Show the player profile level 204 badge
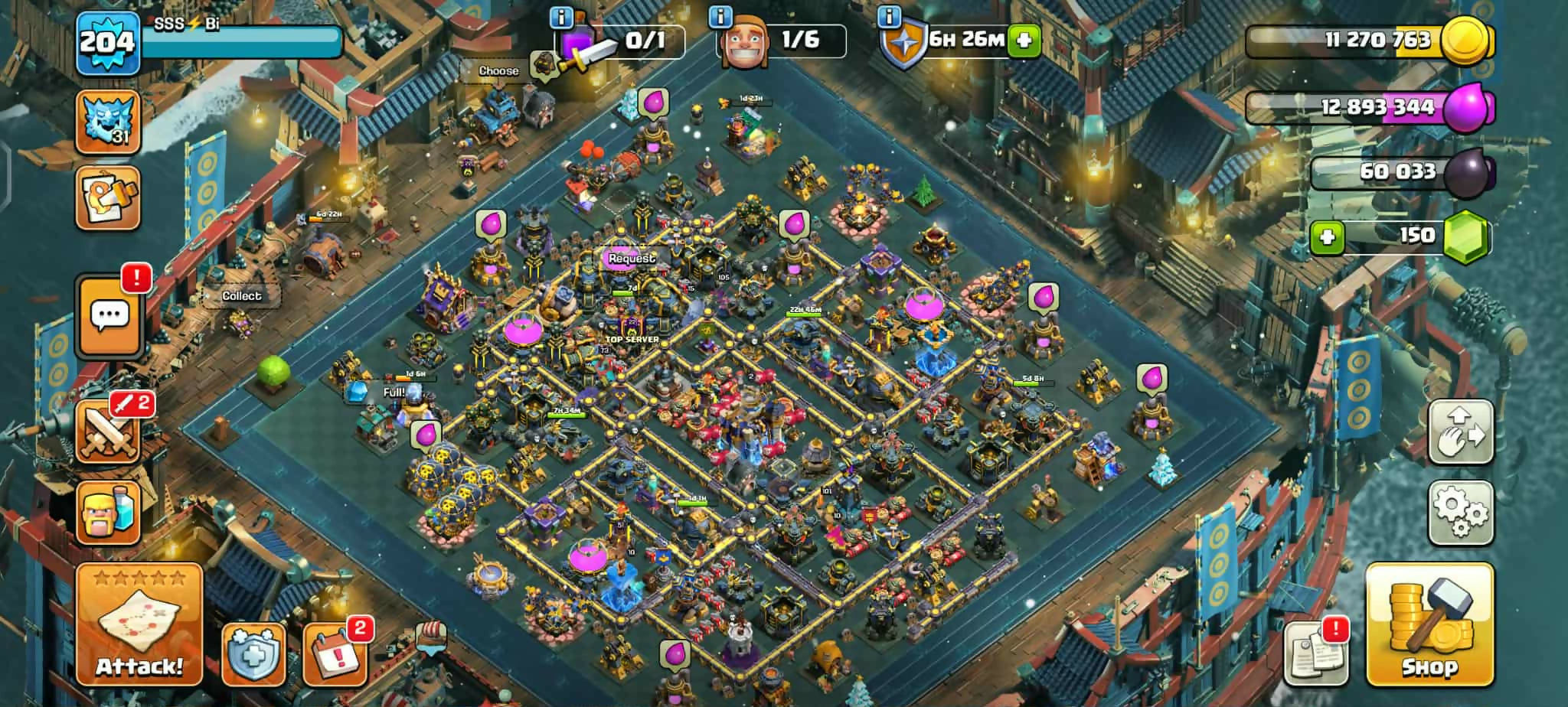Screen dimensions: 1568x707 [108, 42]
